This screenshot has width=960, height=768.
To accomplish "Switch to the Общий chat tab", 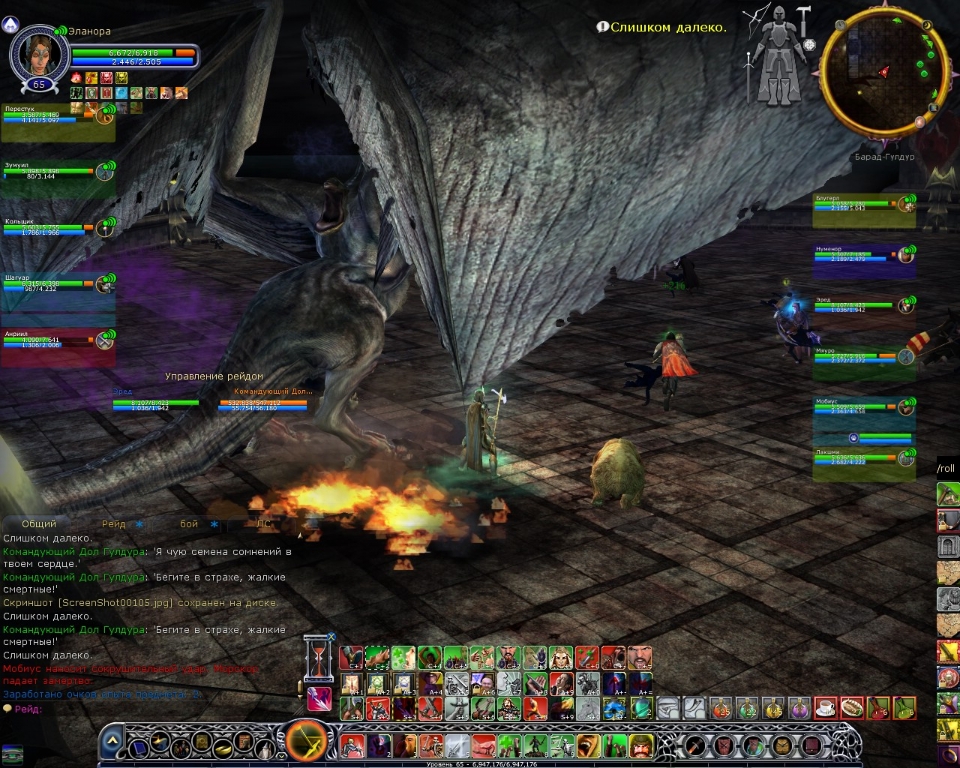I will coord(39,523).
